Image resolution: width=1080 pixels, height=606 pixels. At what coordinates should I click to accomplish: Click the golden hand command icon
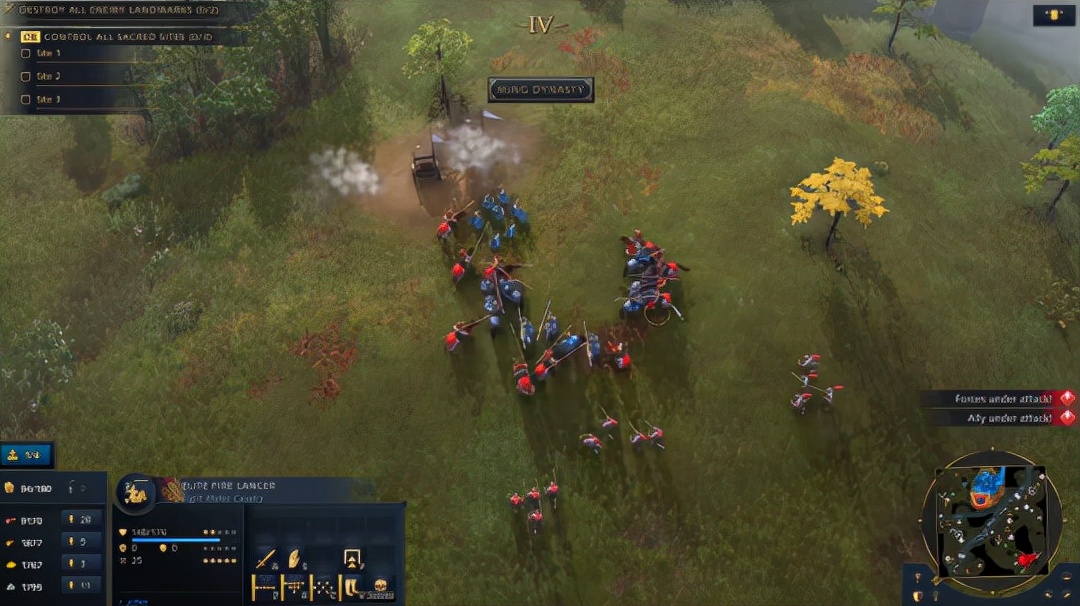295,559
